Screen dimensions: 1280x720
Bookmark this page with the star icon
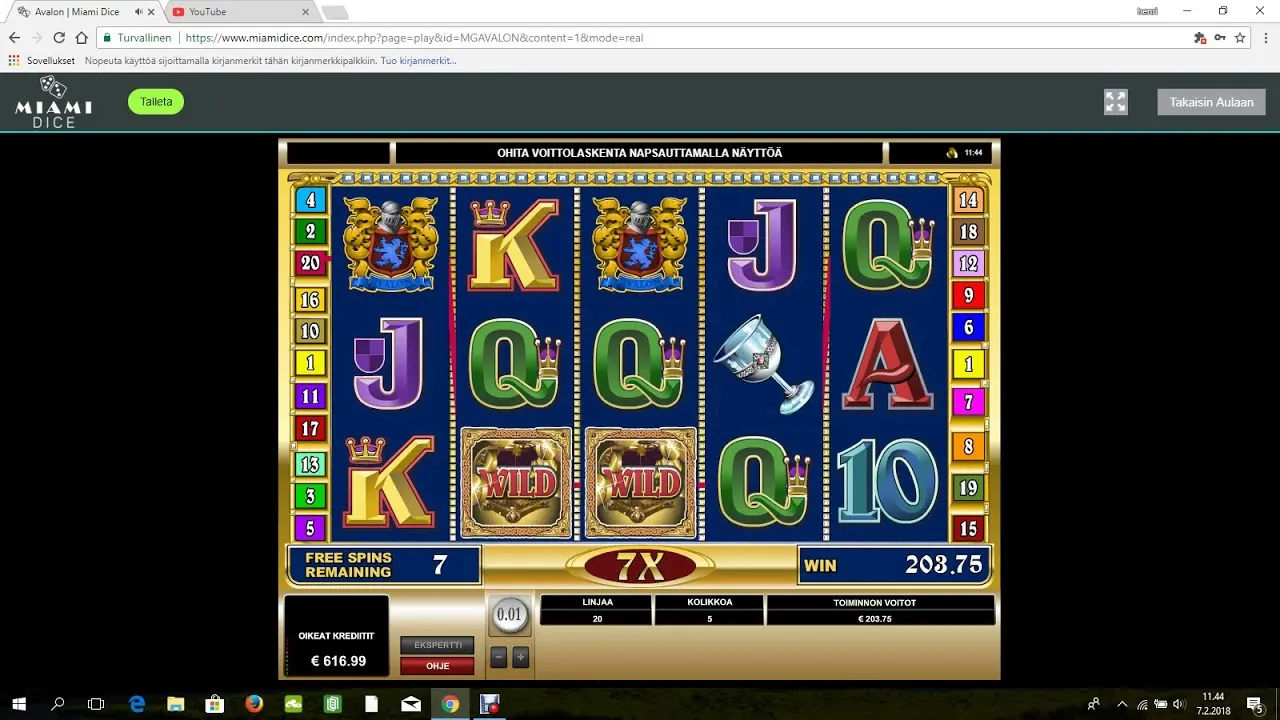point(1240,37)
